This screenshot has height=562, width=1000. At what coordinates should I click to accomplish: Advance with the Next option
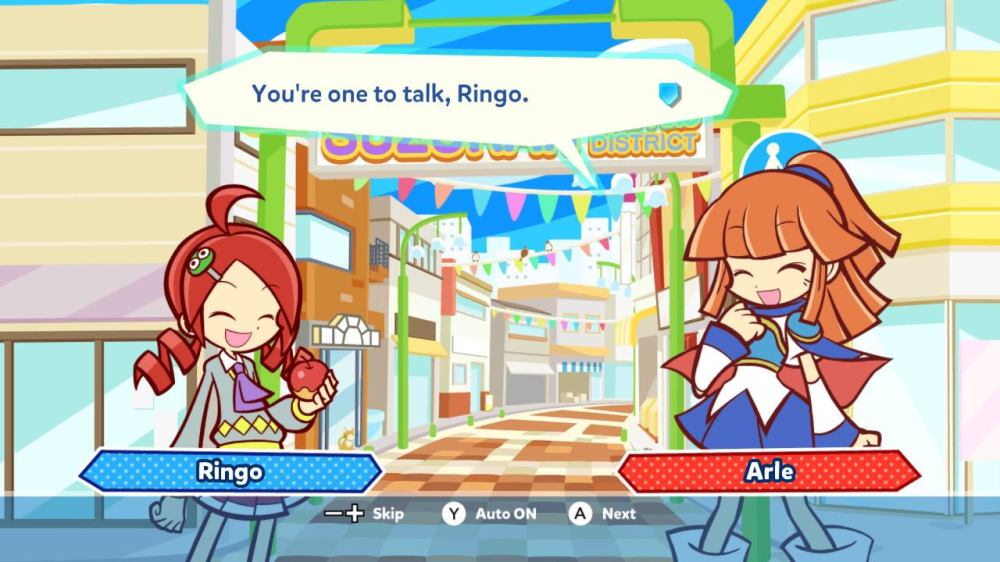(603, 513)
